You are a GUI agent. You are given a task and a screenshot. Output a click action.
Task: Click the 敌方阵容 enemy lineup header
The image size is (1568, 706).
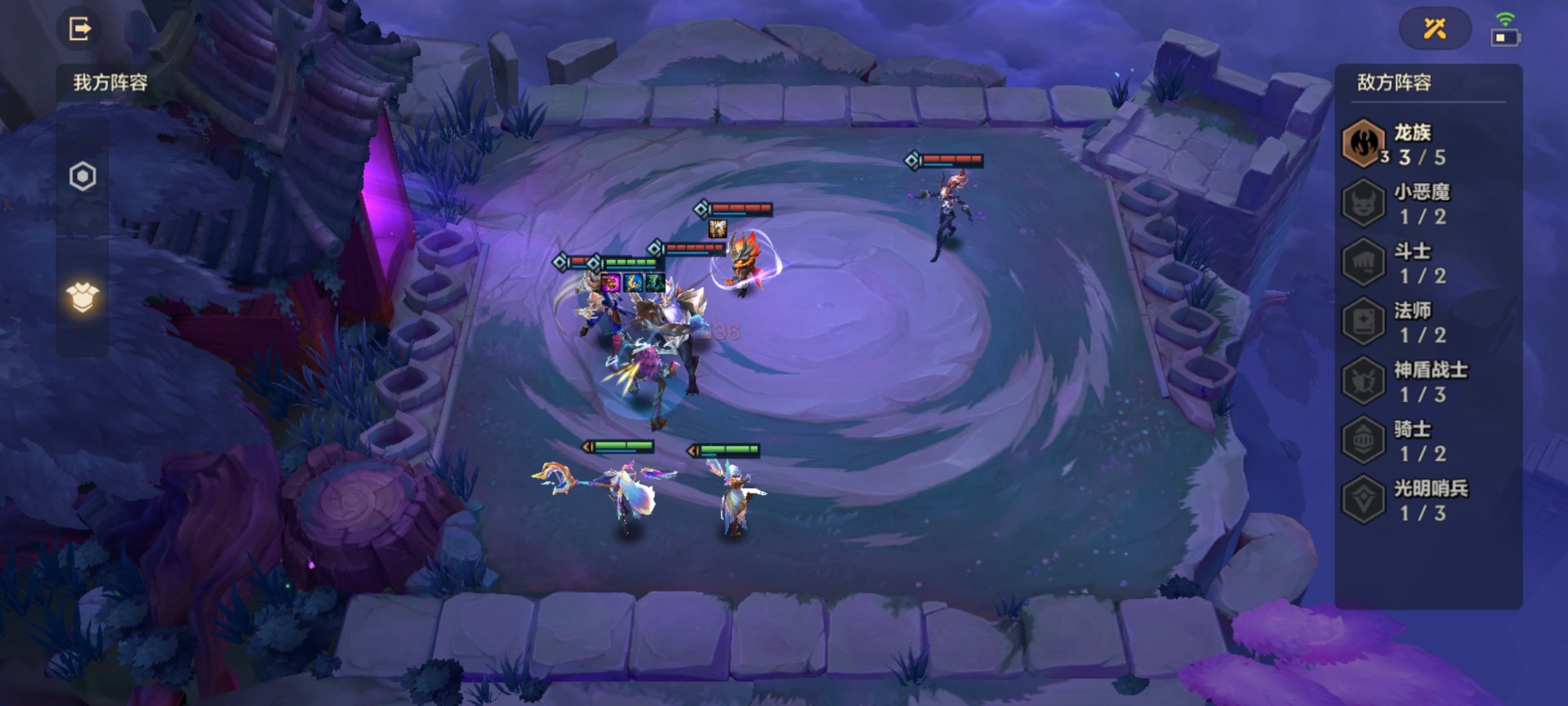pyautogui.click(x=1394, y=83)
